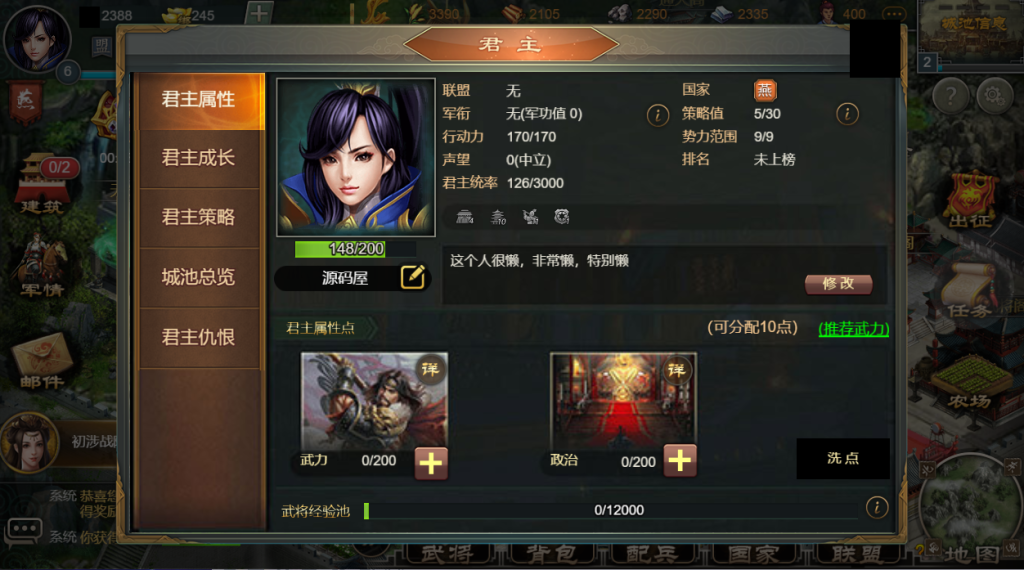
Task: Click the 燕 country badge
Action: (x=765, y=90)
